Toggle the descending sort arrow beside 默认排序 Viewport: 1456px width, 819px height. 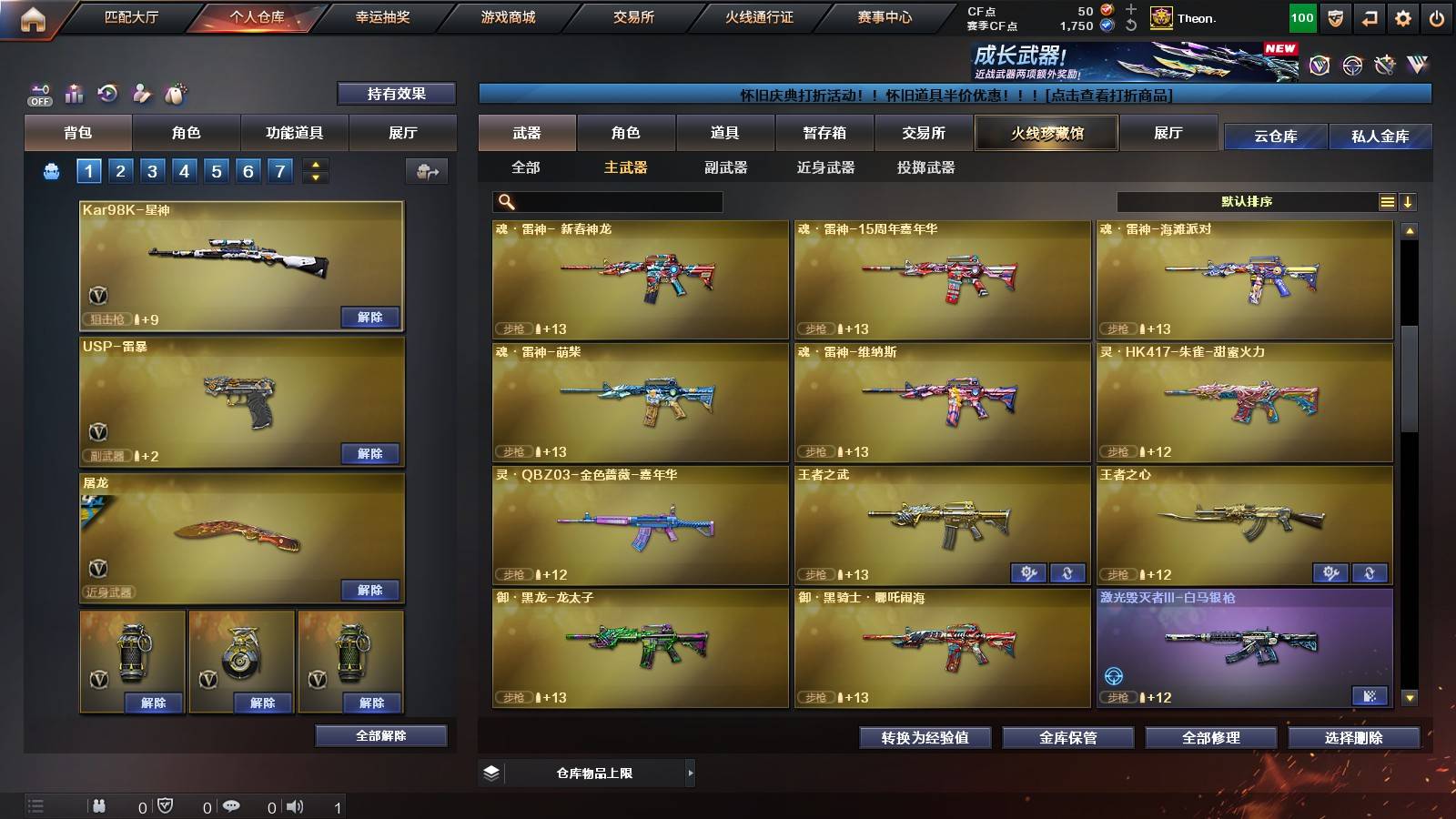(1408, 202)
